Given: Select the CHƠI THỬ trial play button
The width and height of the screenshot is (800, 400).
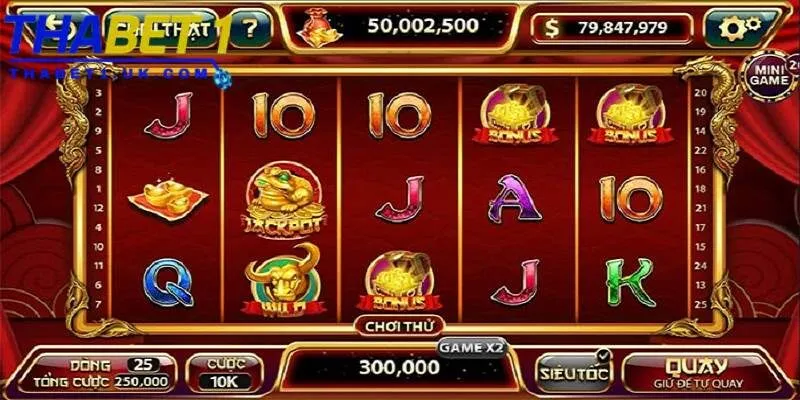Looking at the screenshot, I should pyautogui.click(x=398, y=326).
